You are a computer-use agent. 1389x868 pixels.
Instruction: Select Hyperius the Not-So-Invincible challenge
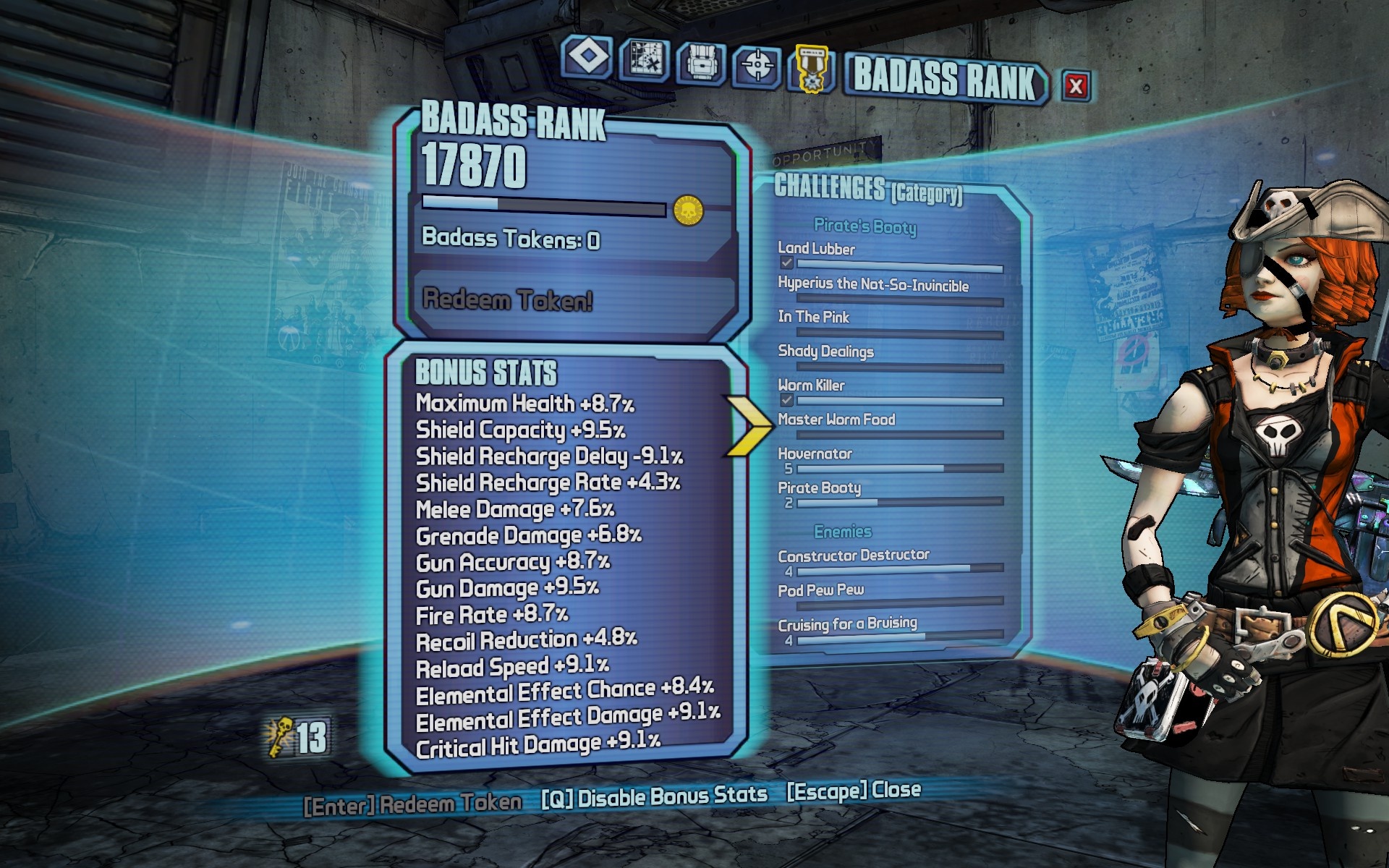[x=872, y=284]
